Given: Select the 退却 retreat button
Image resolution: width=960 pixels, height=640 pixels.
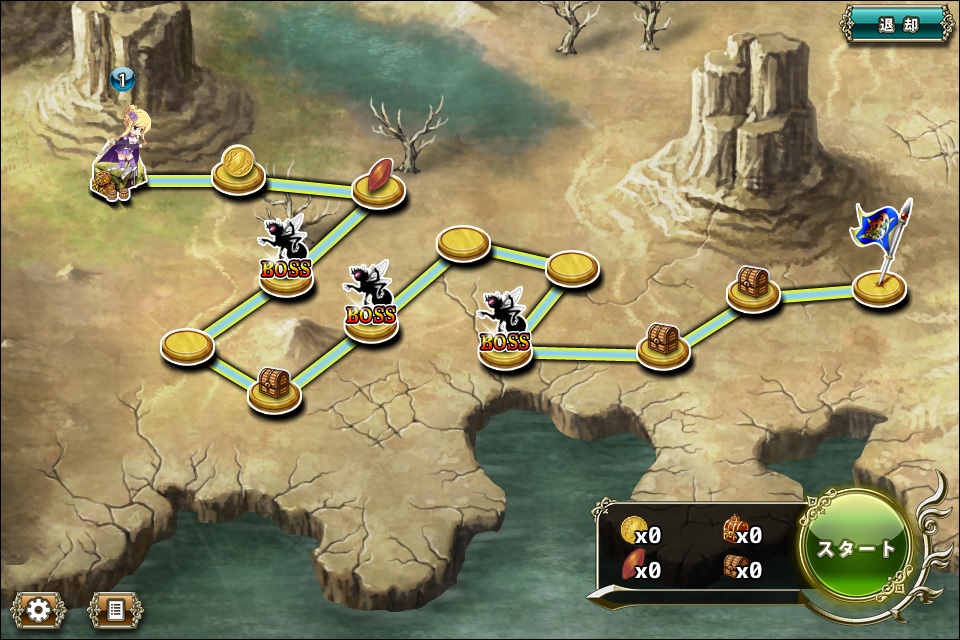Looking at the screenshot, I should point(897,24).
